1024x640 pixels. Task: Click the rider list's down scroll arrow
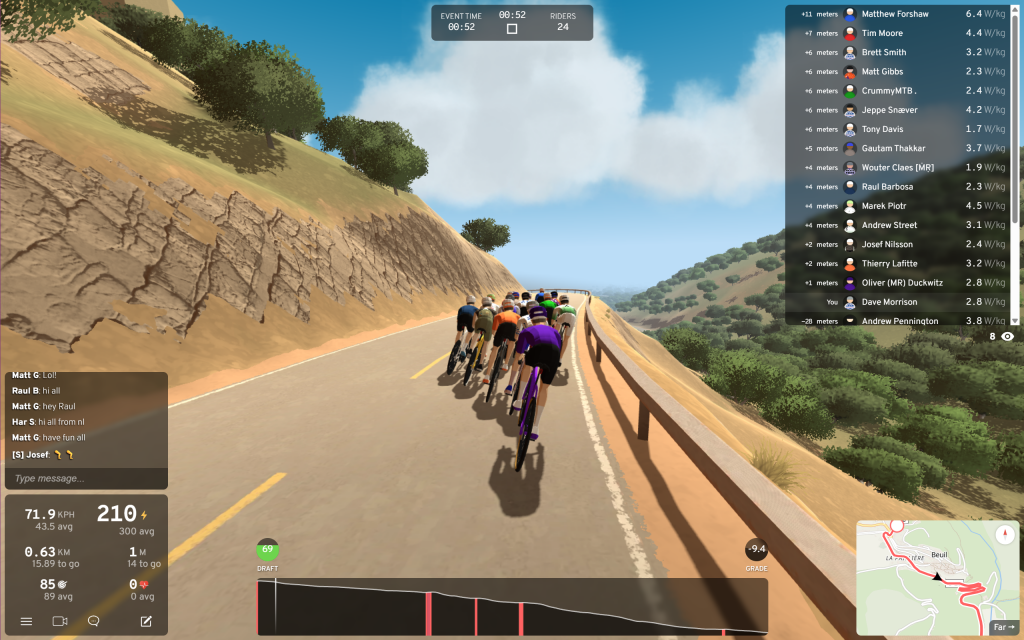pos(1016,321)
